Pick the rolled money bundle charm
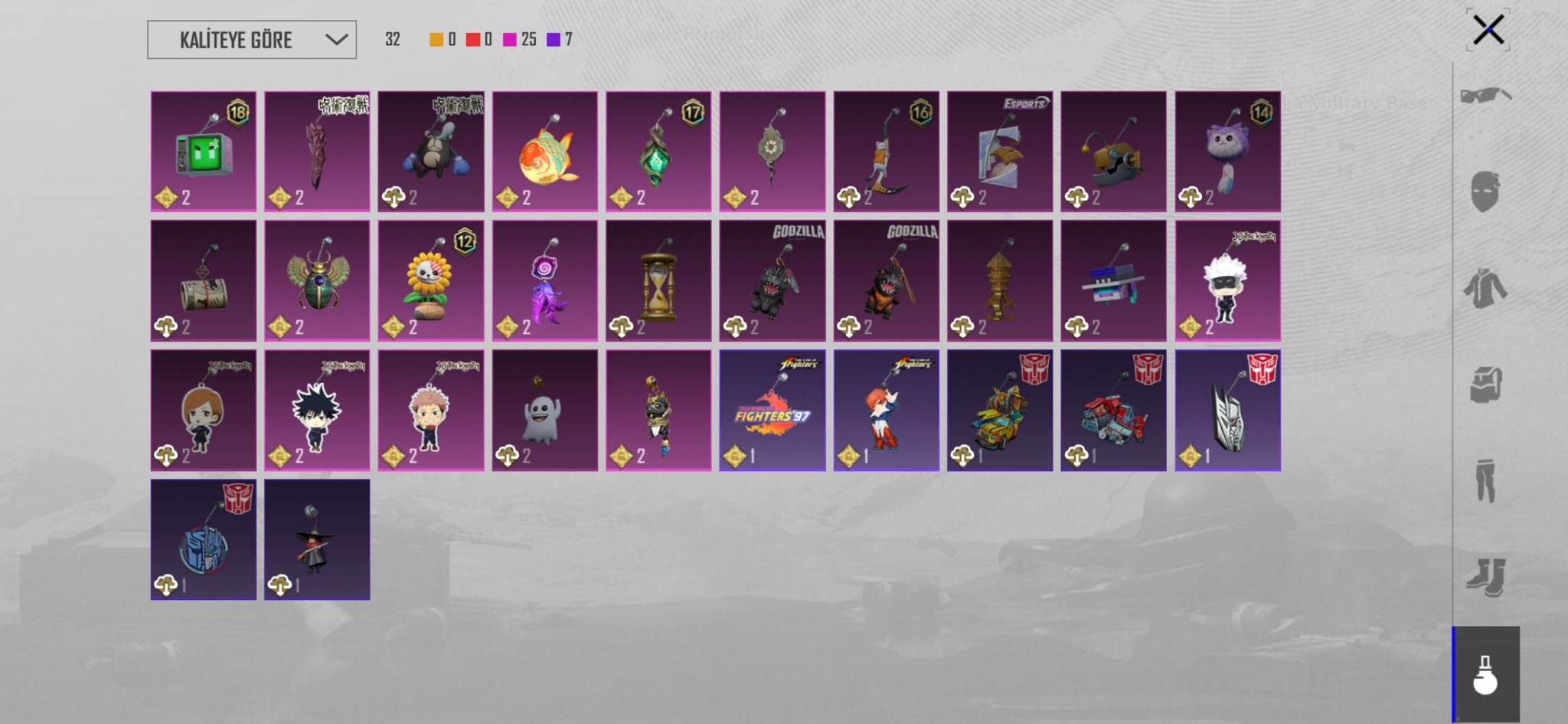The height and width of the screenshot is (724, 1568). [x=204, y=280]
